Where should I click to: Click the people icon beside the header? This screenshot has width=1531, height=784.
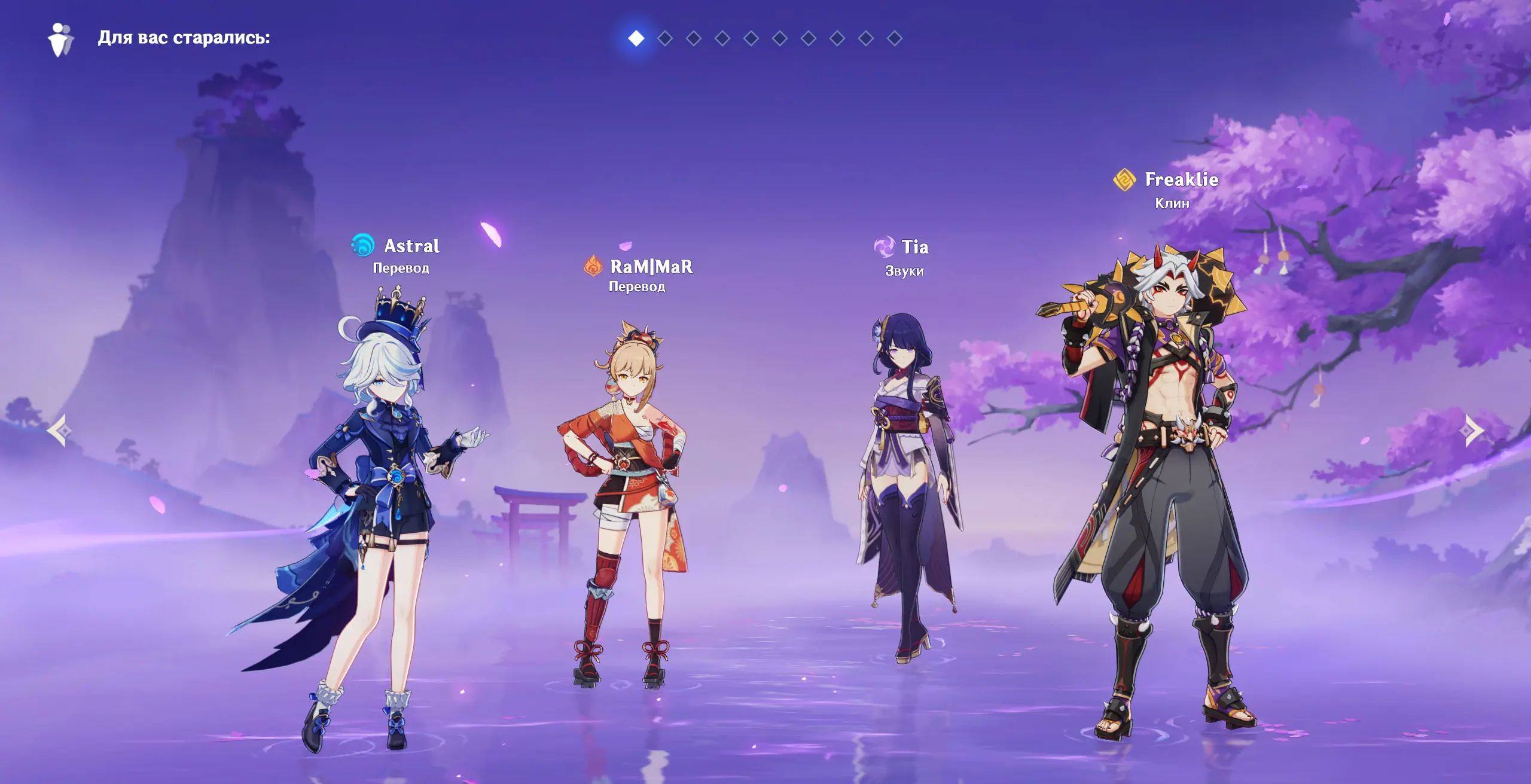60,39
